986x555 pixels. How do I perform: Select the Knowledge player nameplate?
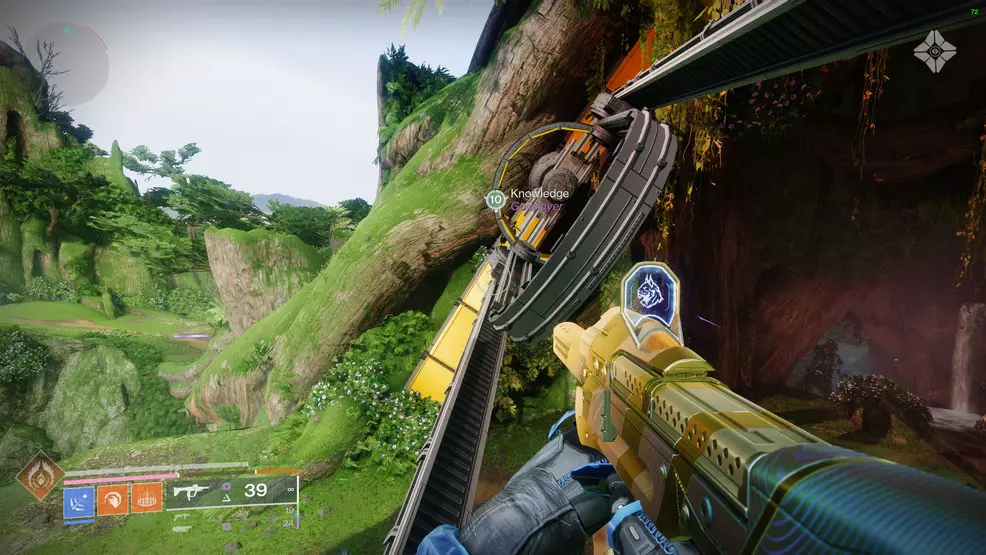(x=538, y=194)
